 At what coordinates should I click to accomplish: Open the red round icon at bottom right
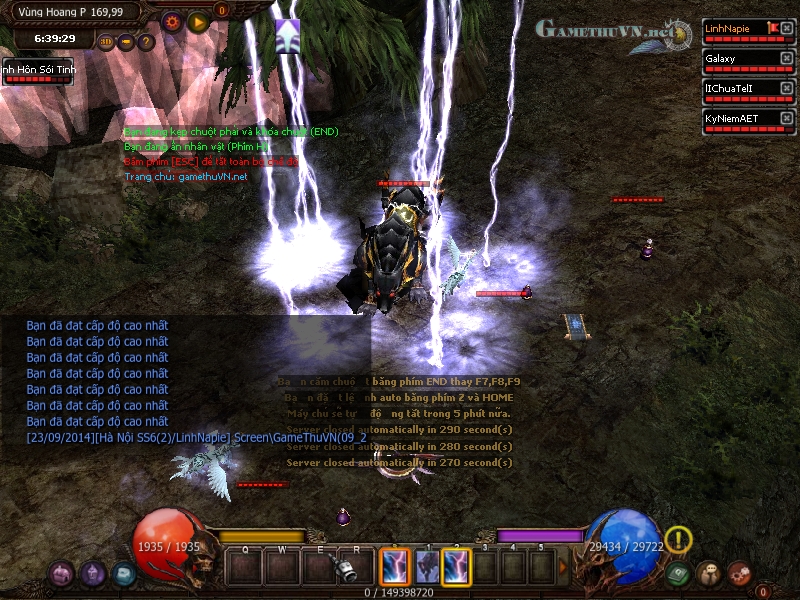click(740, 574)
